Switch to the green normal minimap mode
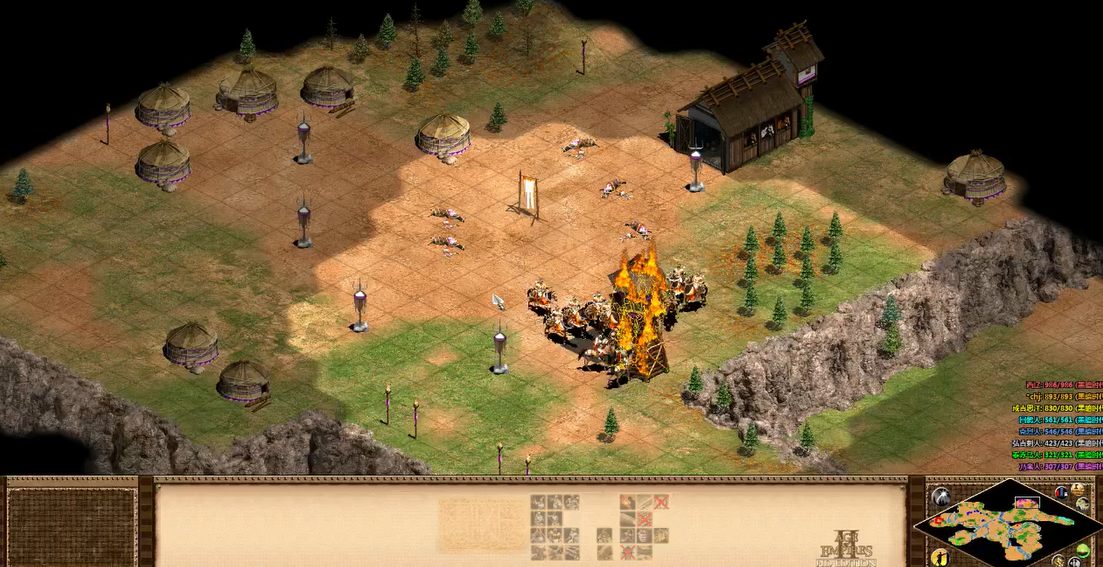 point(1083,551)
